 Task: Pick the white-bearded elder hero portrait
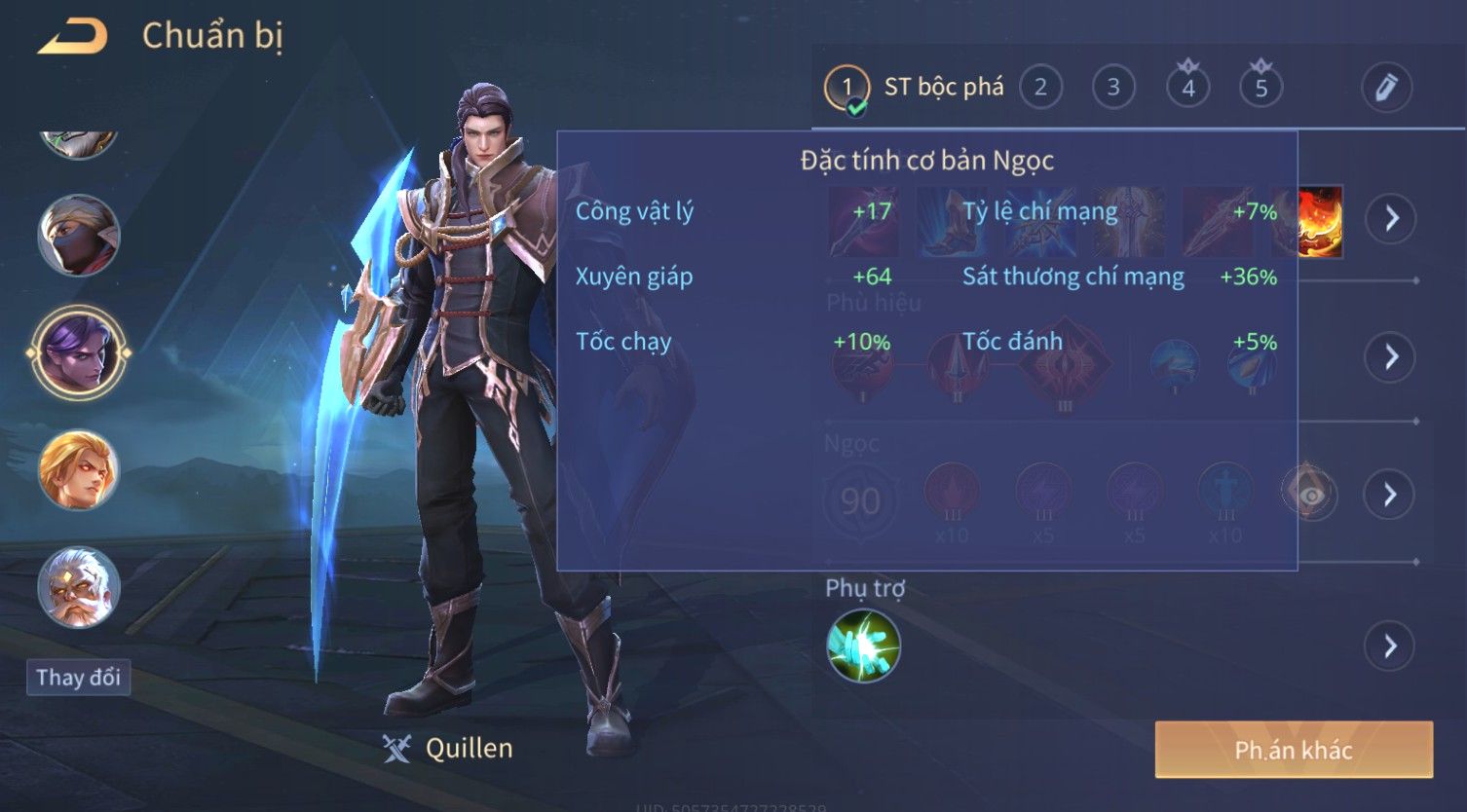pyautogui.click(x=79, y=586)
